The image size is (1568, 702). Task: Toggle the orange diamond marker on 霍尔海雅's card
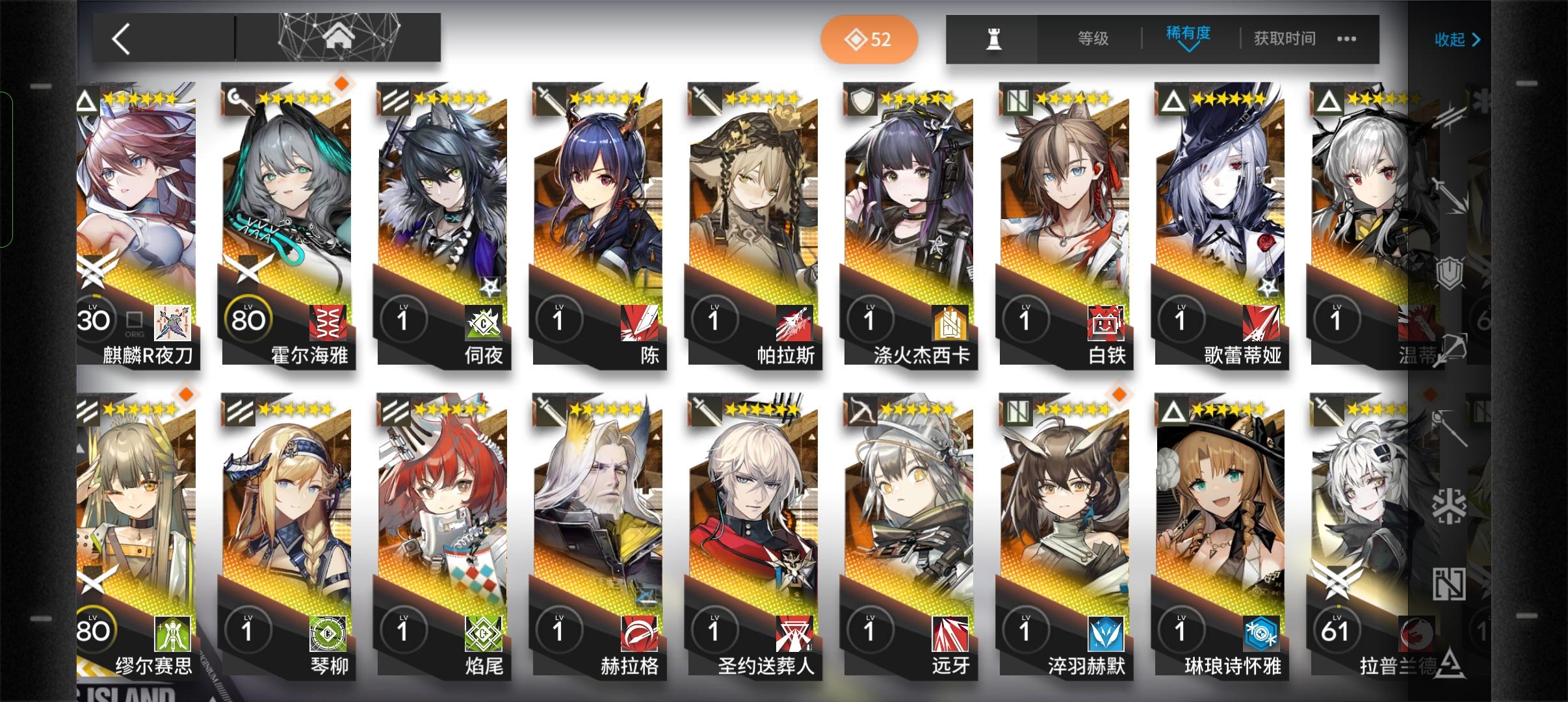pos(341,83)
